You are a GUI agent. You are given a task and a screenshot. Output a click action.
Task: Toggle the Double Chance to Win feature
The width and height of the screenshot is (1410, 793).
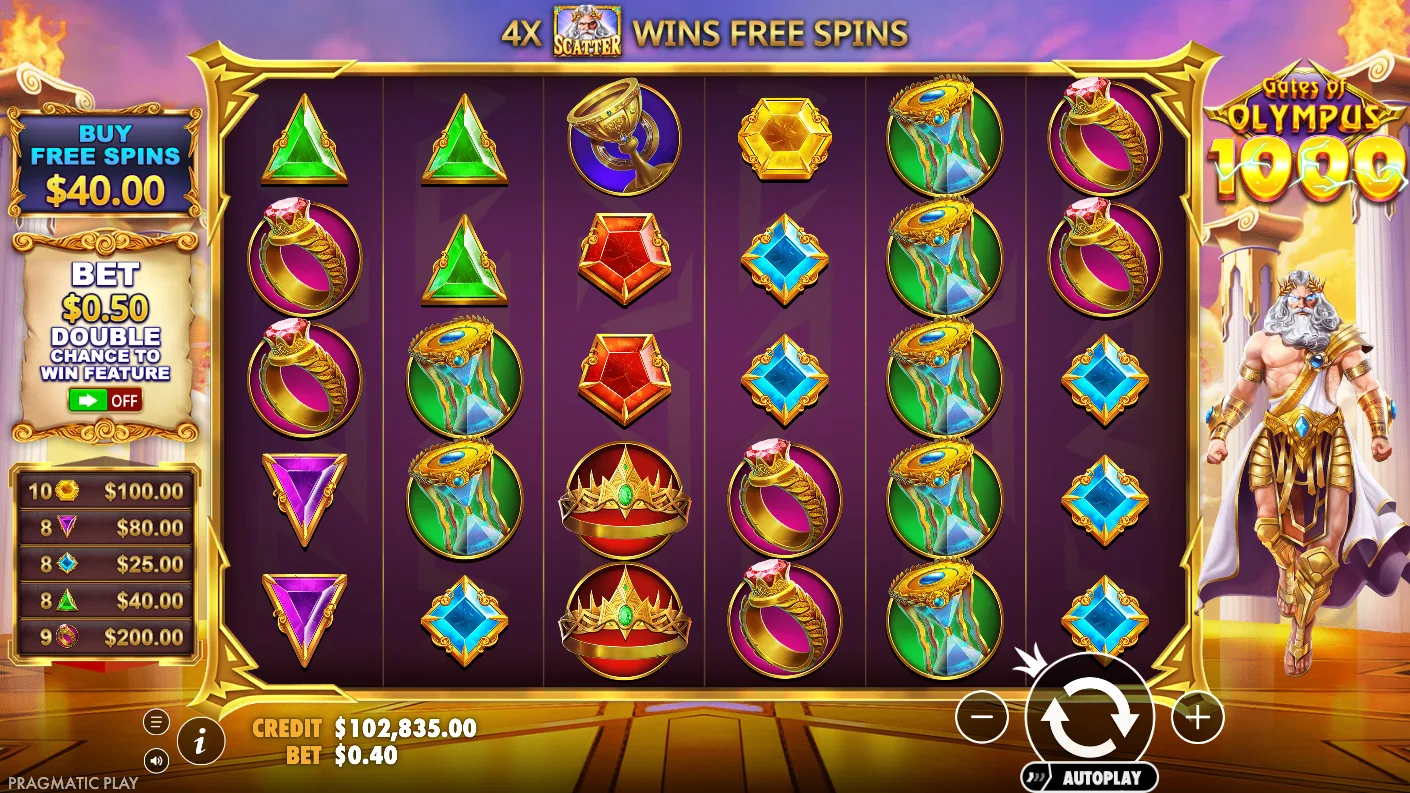coord(105,401)
